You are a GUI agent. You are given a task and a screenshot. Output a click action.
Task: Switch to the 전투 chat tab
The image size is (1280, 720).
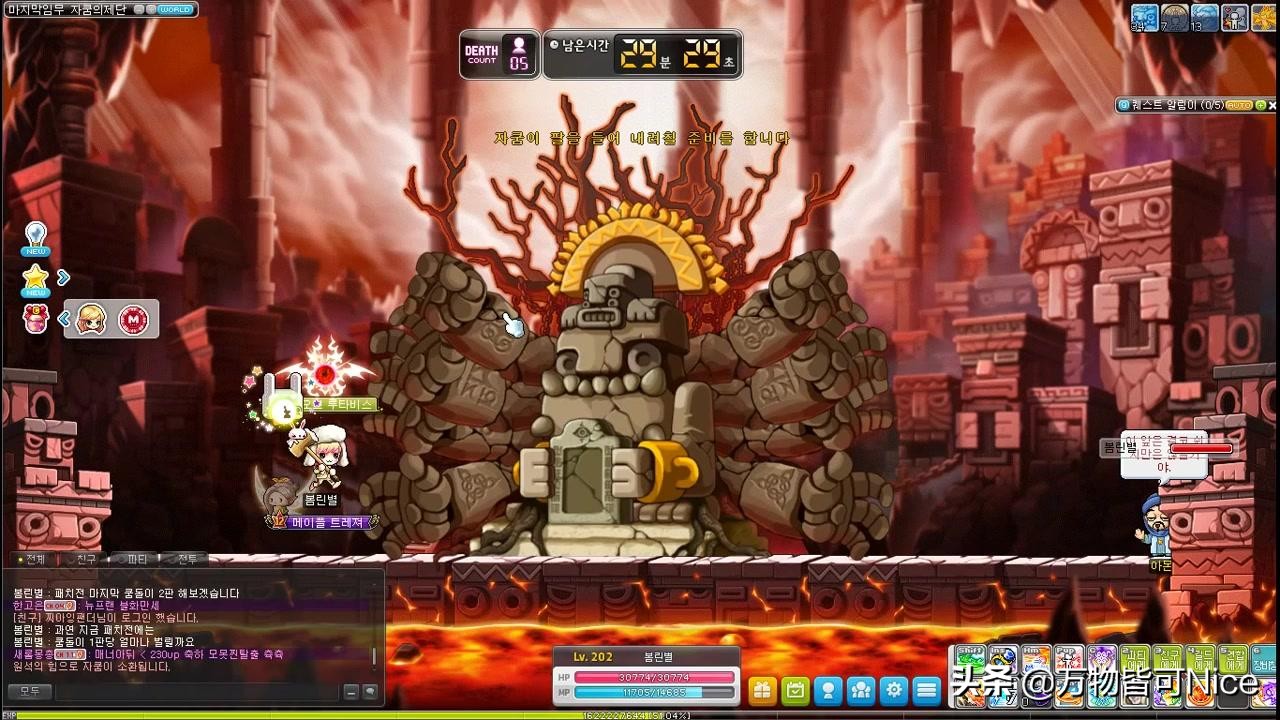[185, 559]
